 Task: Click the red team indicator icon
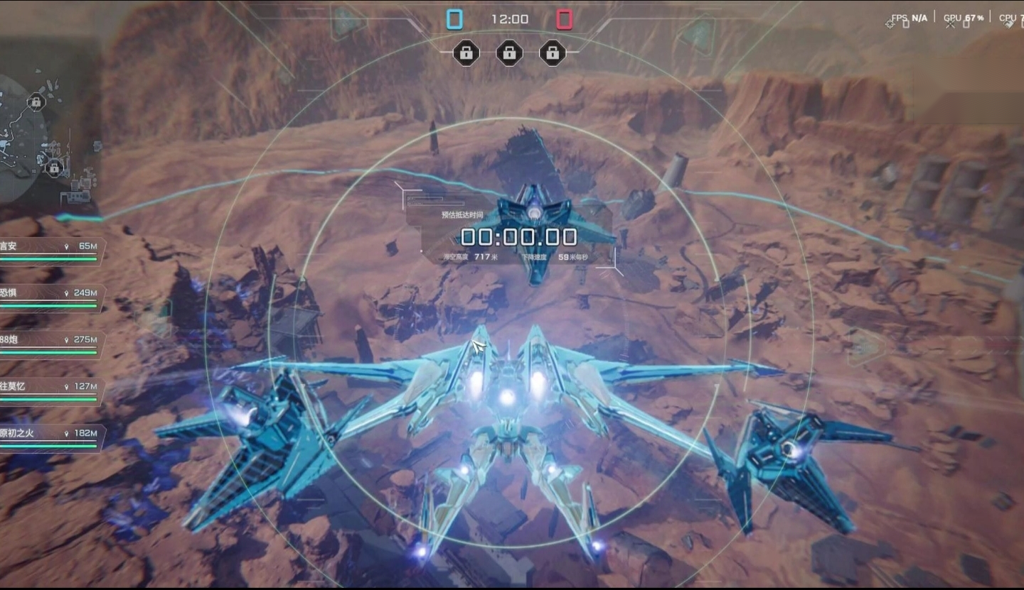coord(564,19)
